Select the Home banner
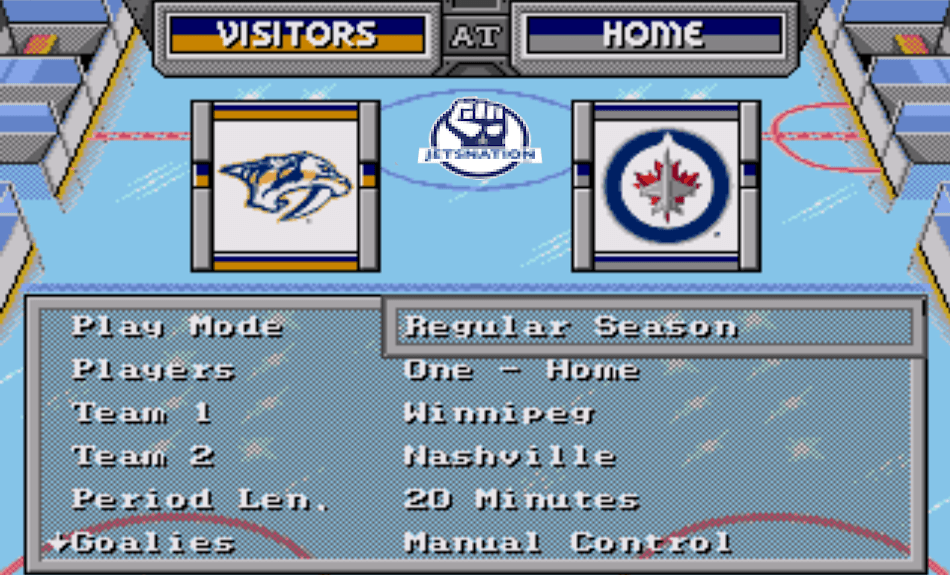Viewport: 950px width, 575px height. click(x=654, y=35)
